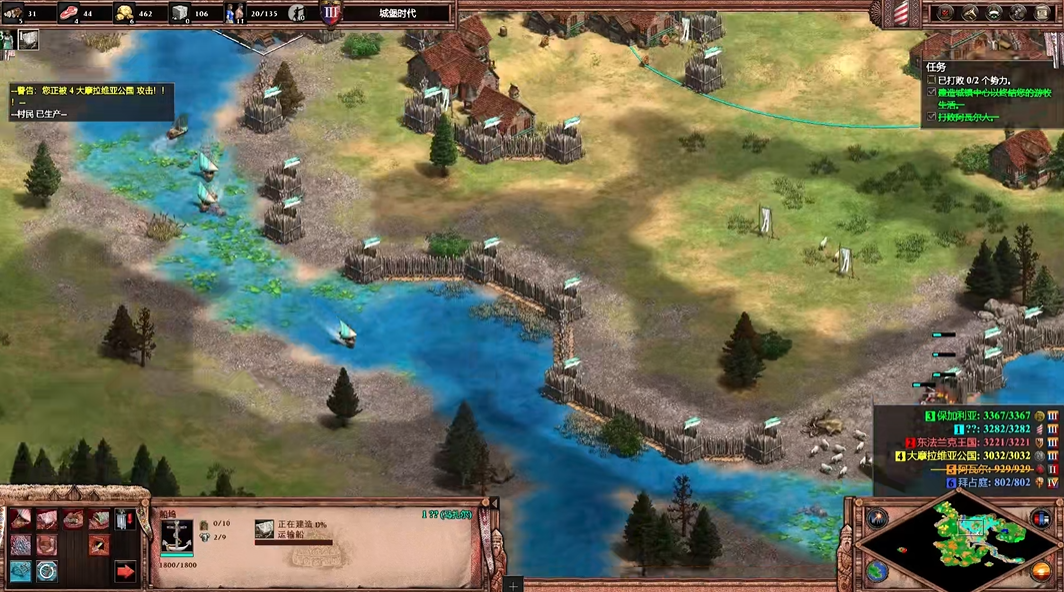Screen dimensions: 1064x592
Task: Click the Roman numeral III age indicator
Action: [x=329, y=14]
